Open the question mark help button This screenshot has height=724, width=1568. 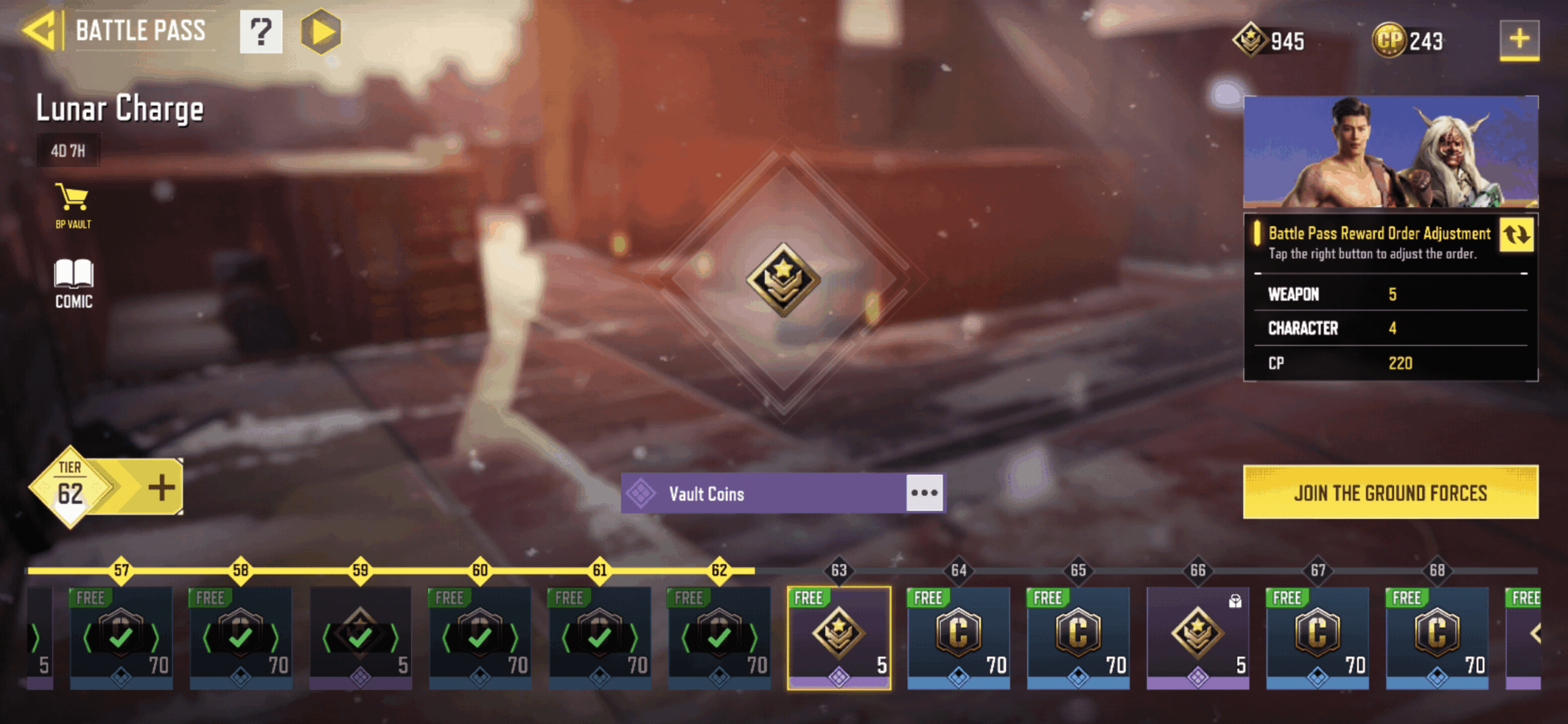[x=261, y=32]
